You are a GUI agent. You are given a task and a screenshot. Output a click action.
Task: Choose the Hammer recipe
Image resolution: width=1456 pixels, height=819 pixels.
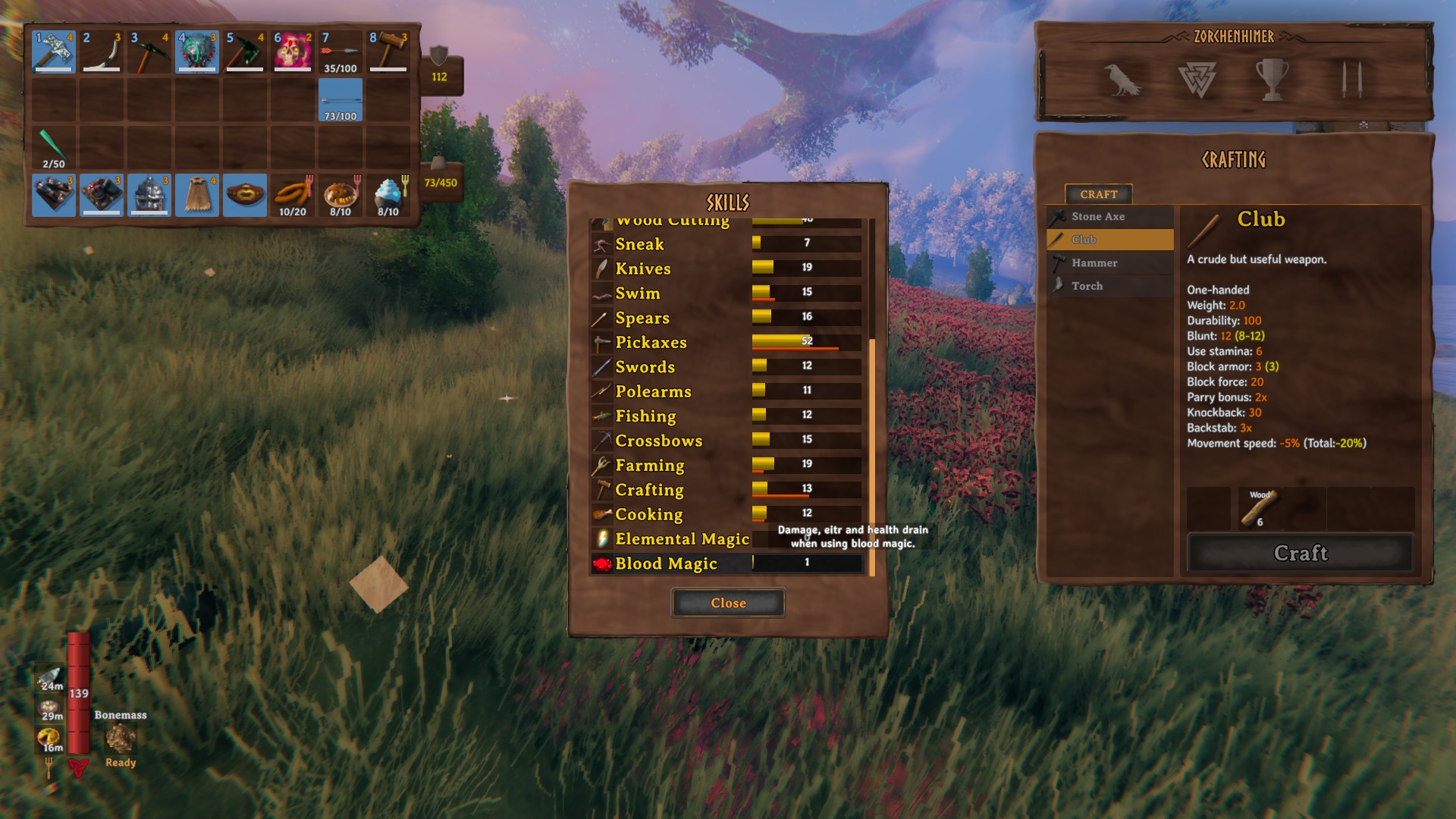tap(1110, 263)
